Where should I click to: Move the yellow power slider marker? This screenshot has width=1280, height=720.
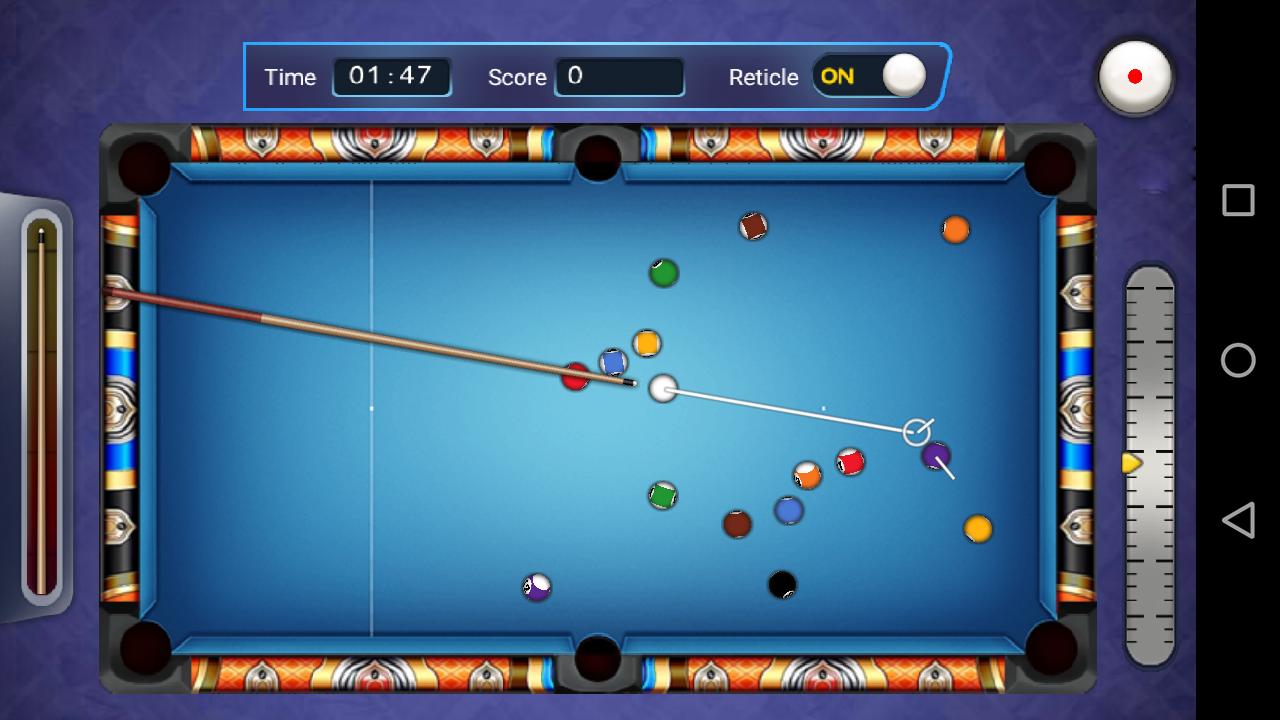[x=1131, y=463]
